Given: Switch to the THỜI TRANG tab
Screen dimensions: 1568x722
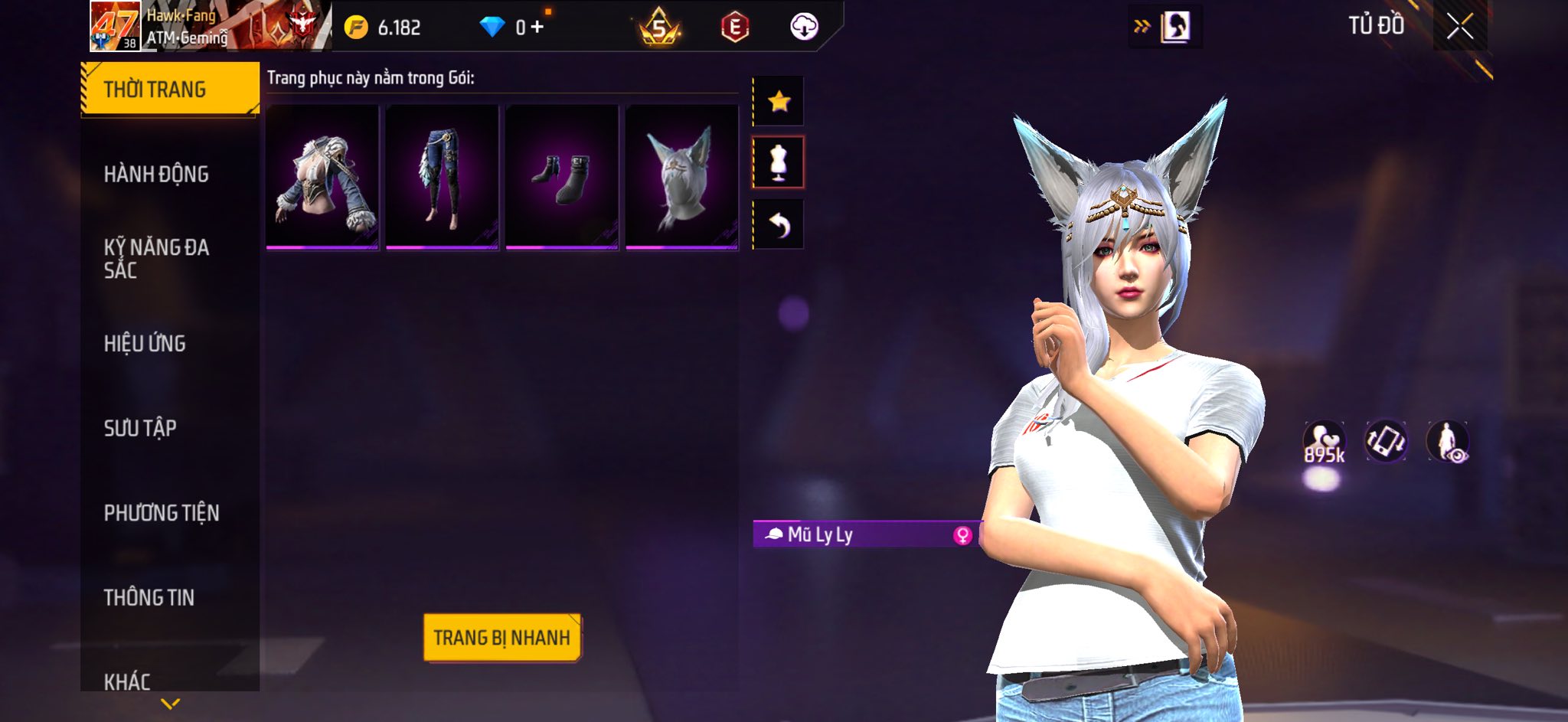Looking at the screenshot, I should pos(169,90).
